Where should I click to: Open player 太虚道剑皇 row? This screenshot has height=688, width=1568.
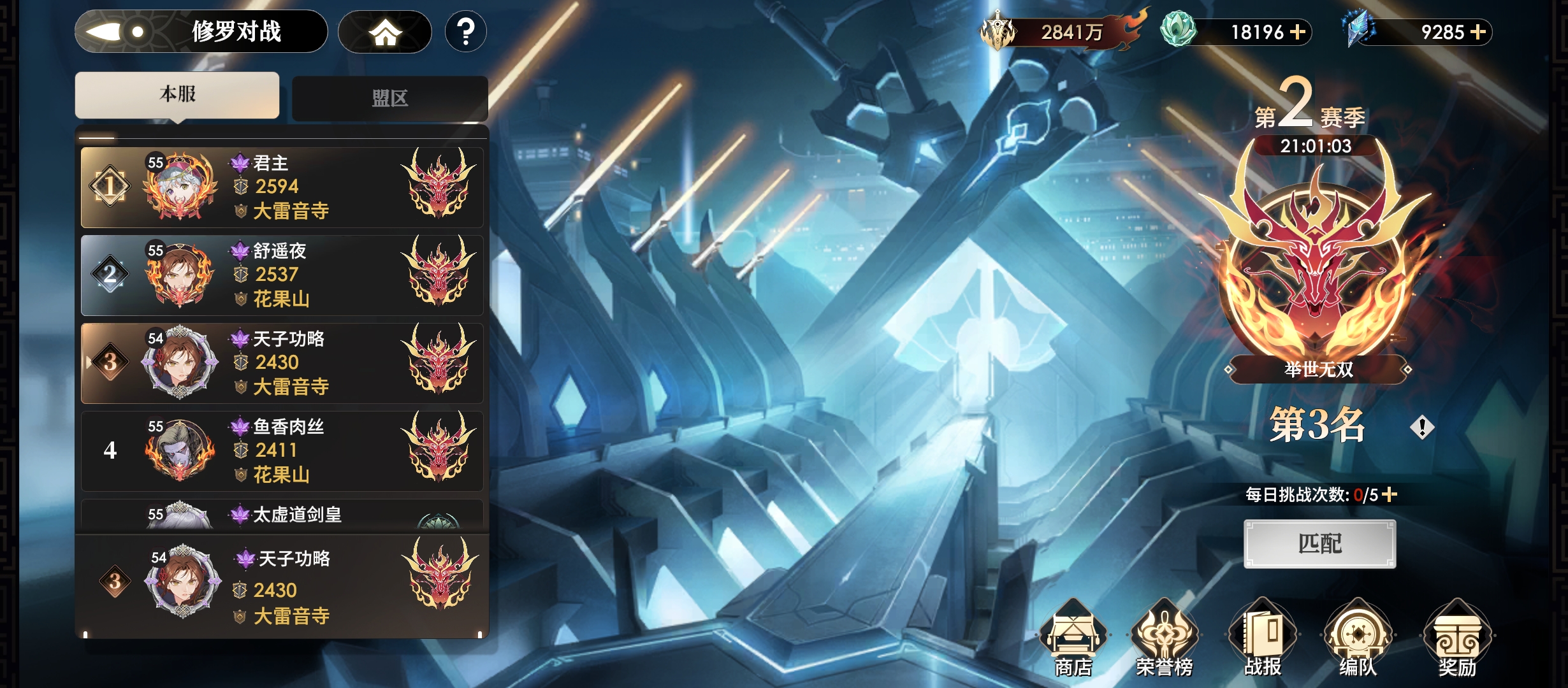tap(282, 515)
